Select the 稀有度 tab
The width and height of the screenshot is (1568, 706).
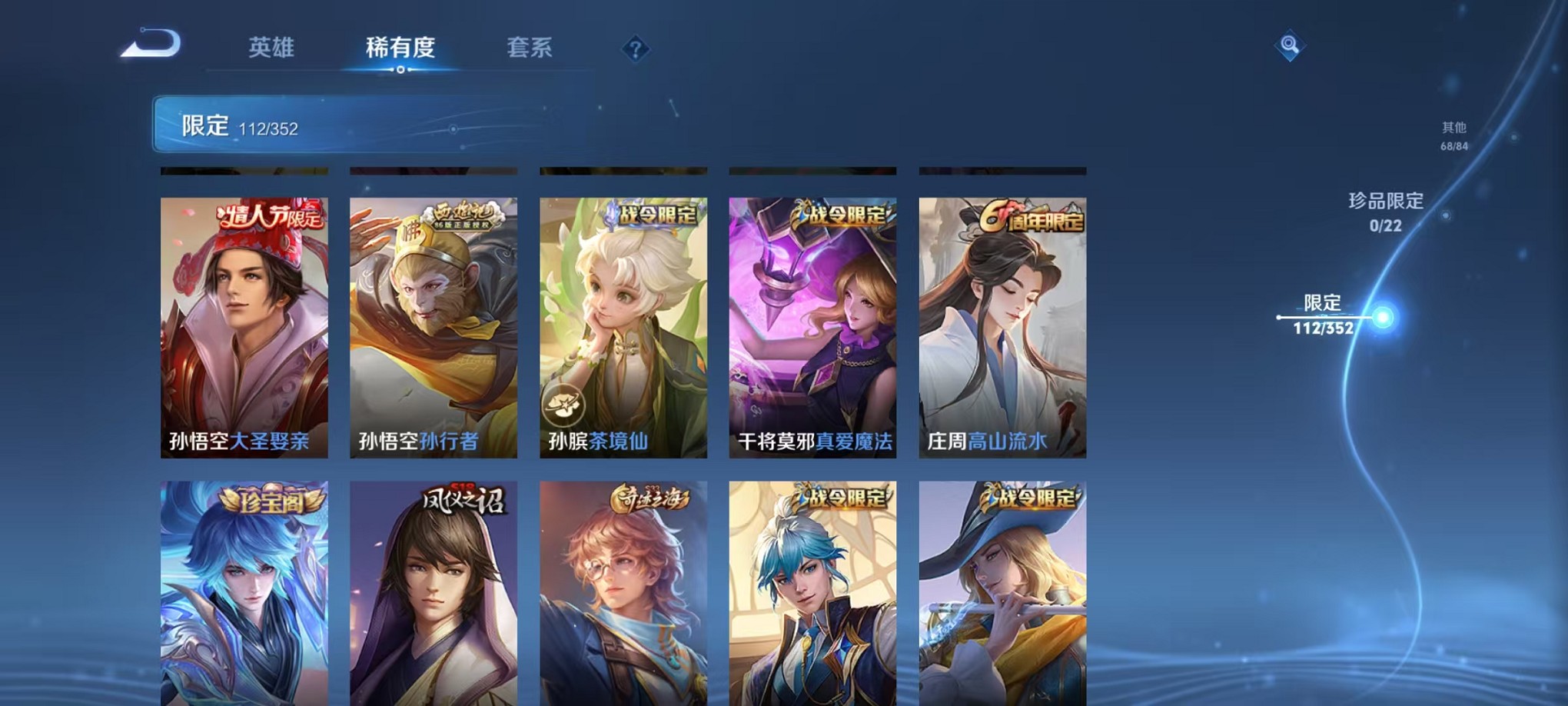click(401, 48)
